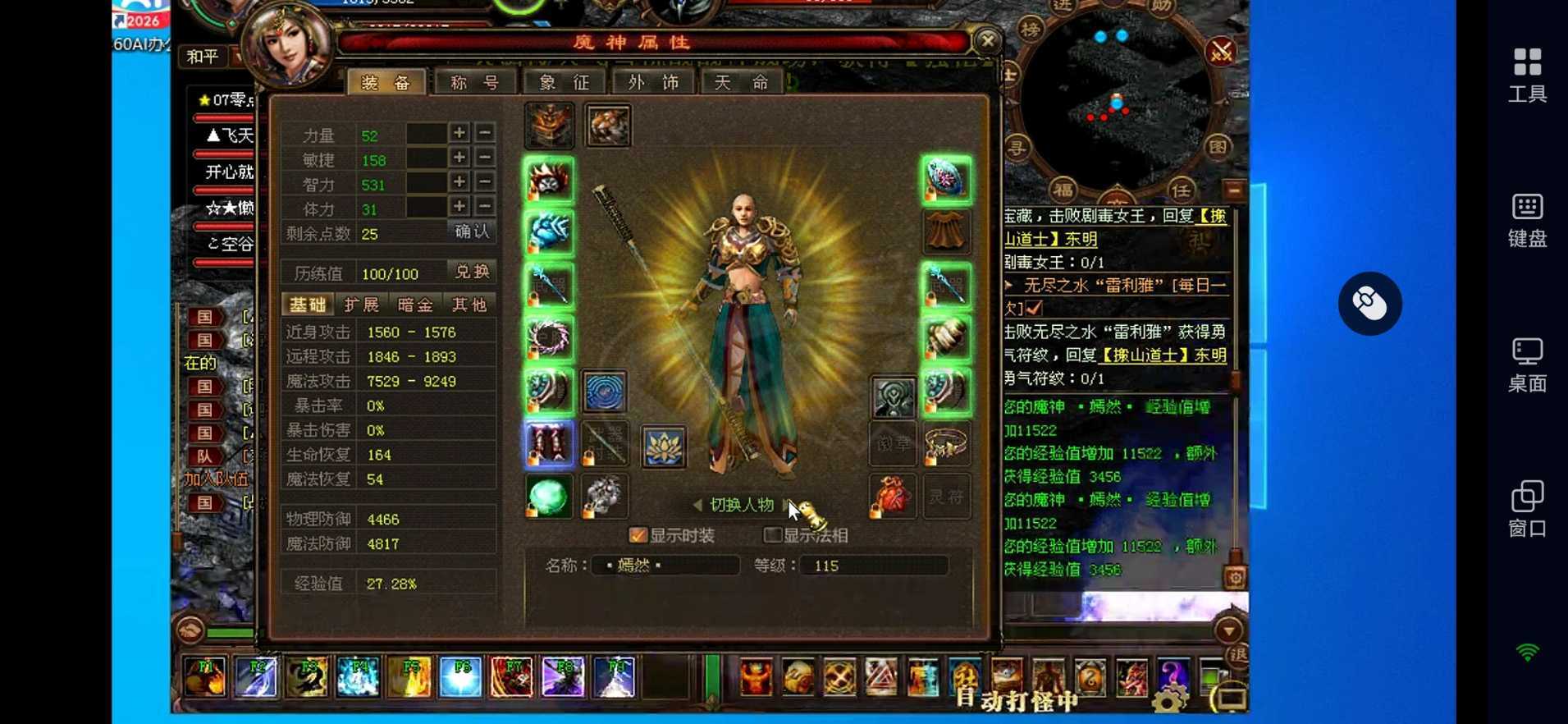1568x724 pixels.
Task: Enable the 显示法相 checkbox
Action: point(772,534)
